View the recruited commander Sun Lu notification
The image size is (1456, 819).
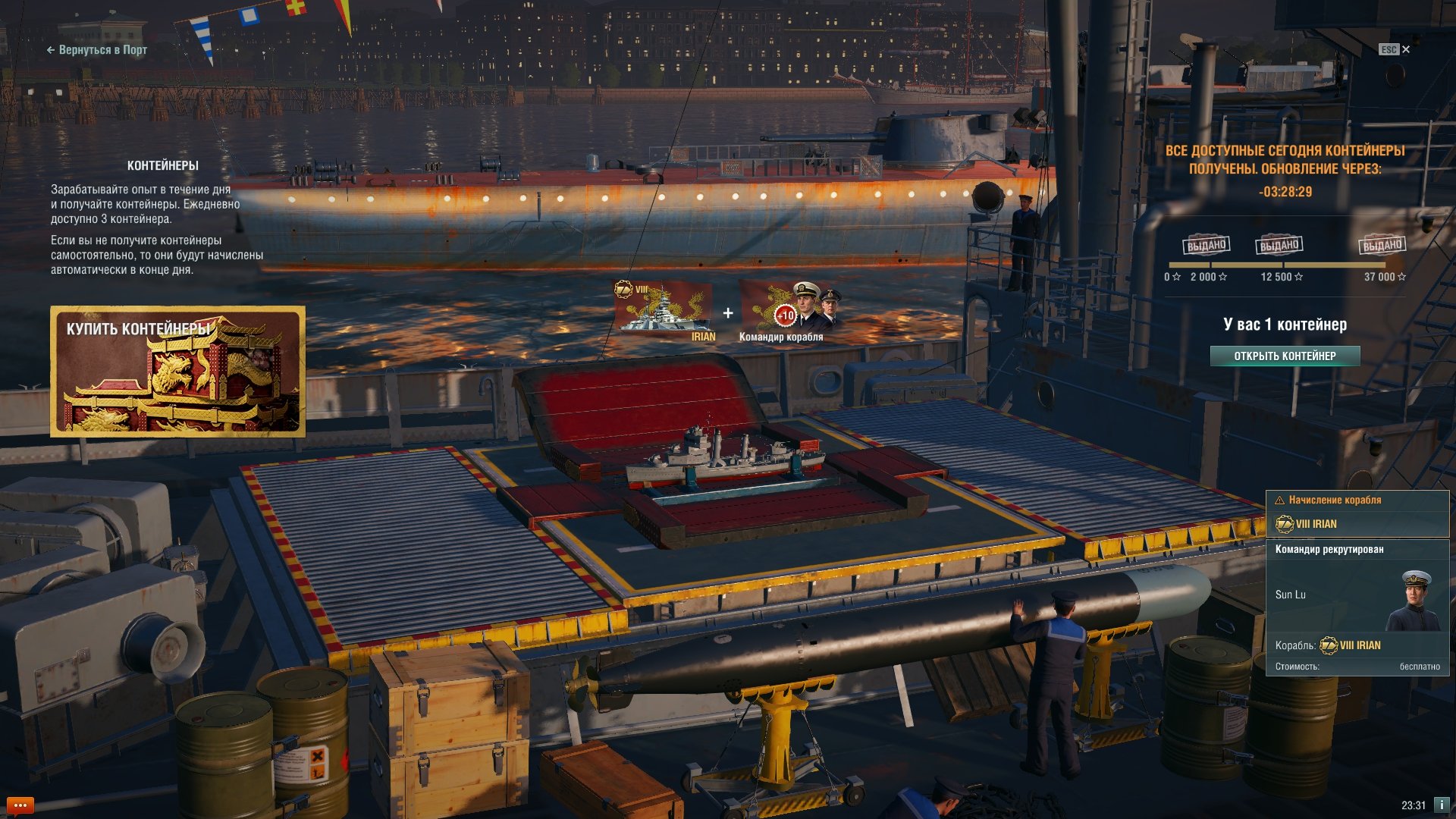click(x=1357, y=607)
